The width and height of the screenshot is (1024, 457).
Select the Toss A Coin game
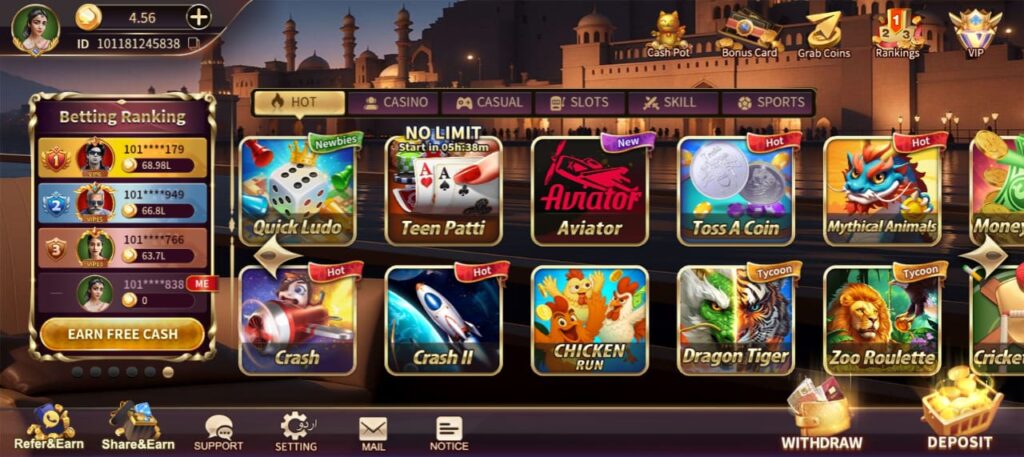[x=735, y=192]
